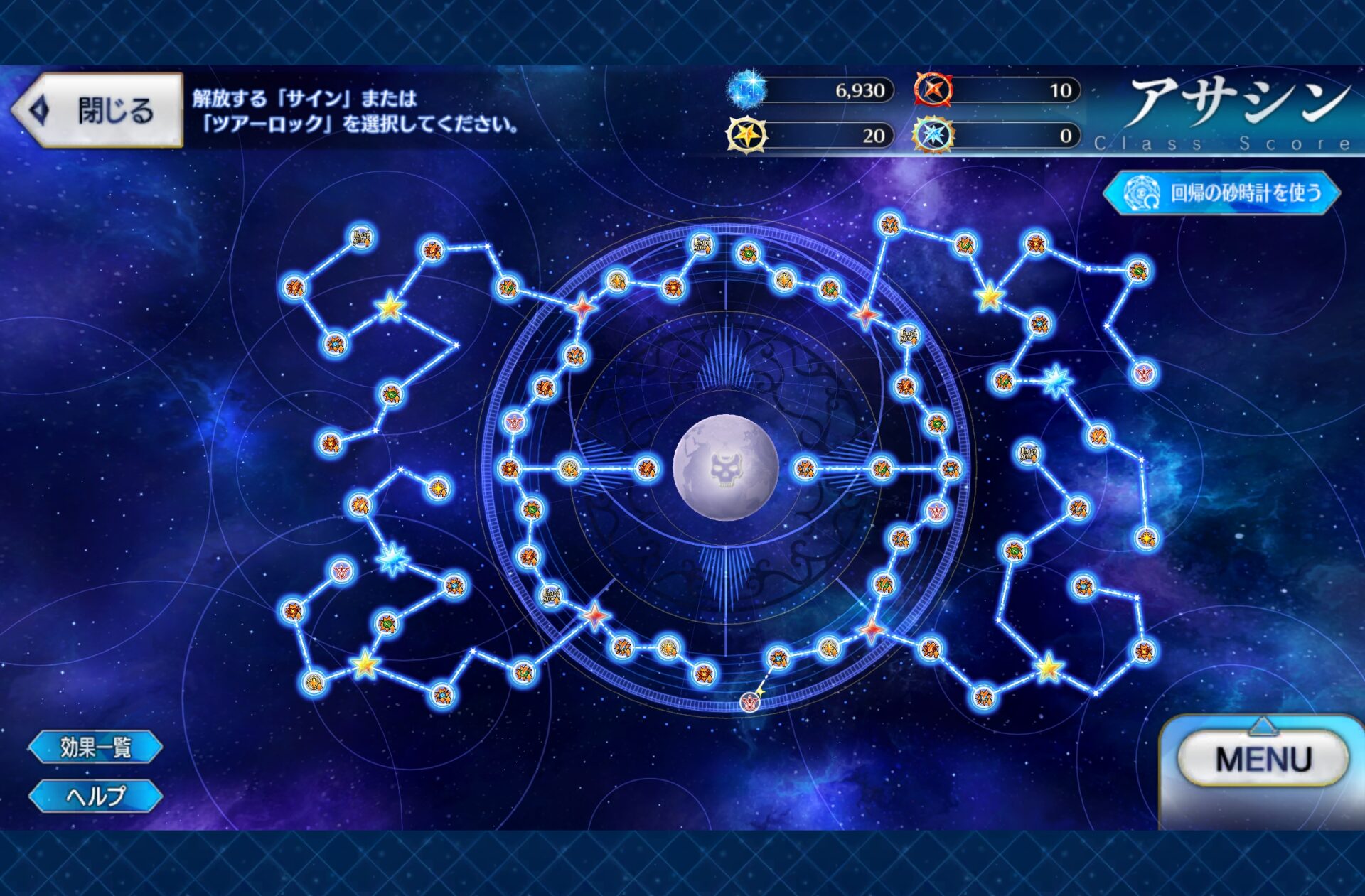The width and height of the screenshot is (1365, 896).
Task: Use the 回帰の砂時計を使う hourglass button
Action: coord(1223,193)
